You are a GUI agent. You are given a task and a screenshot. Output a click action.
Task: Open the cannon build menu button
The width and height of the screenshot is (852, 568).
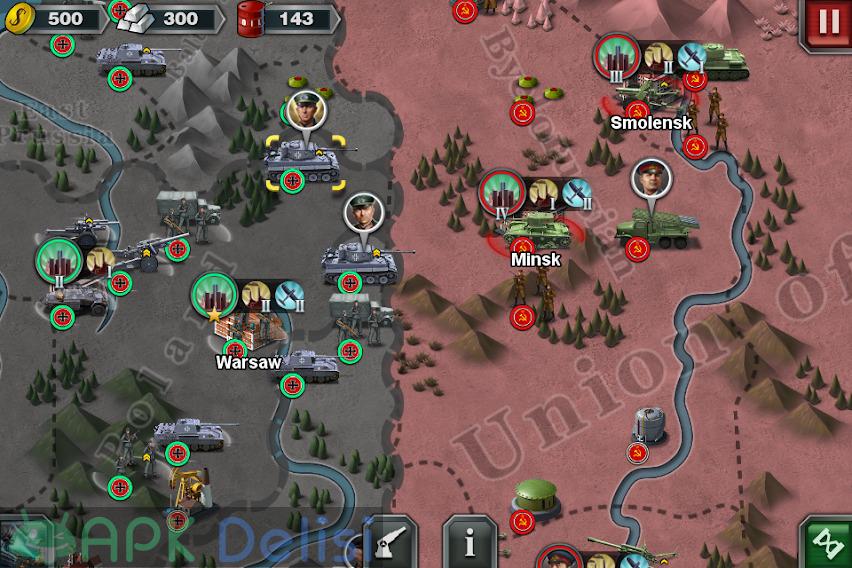point(389,543)
